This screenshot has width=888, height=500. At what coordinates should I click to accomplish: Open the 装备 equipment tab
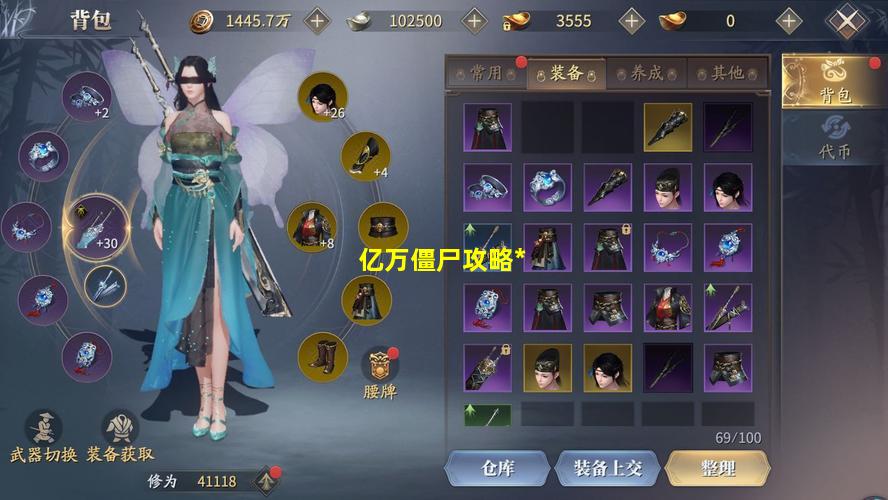568,73
